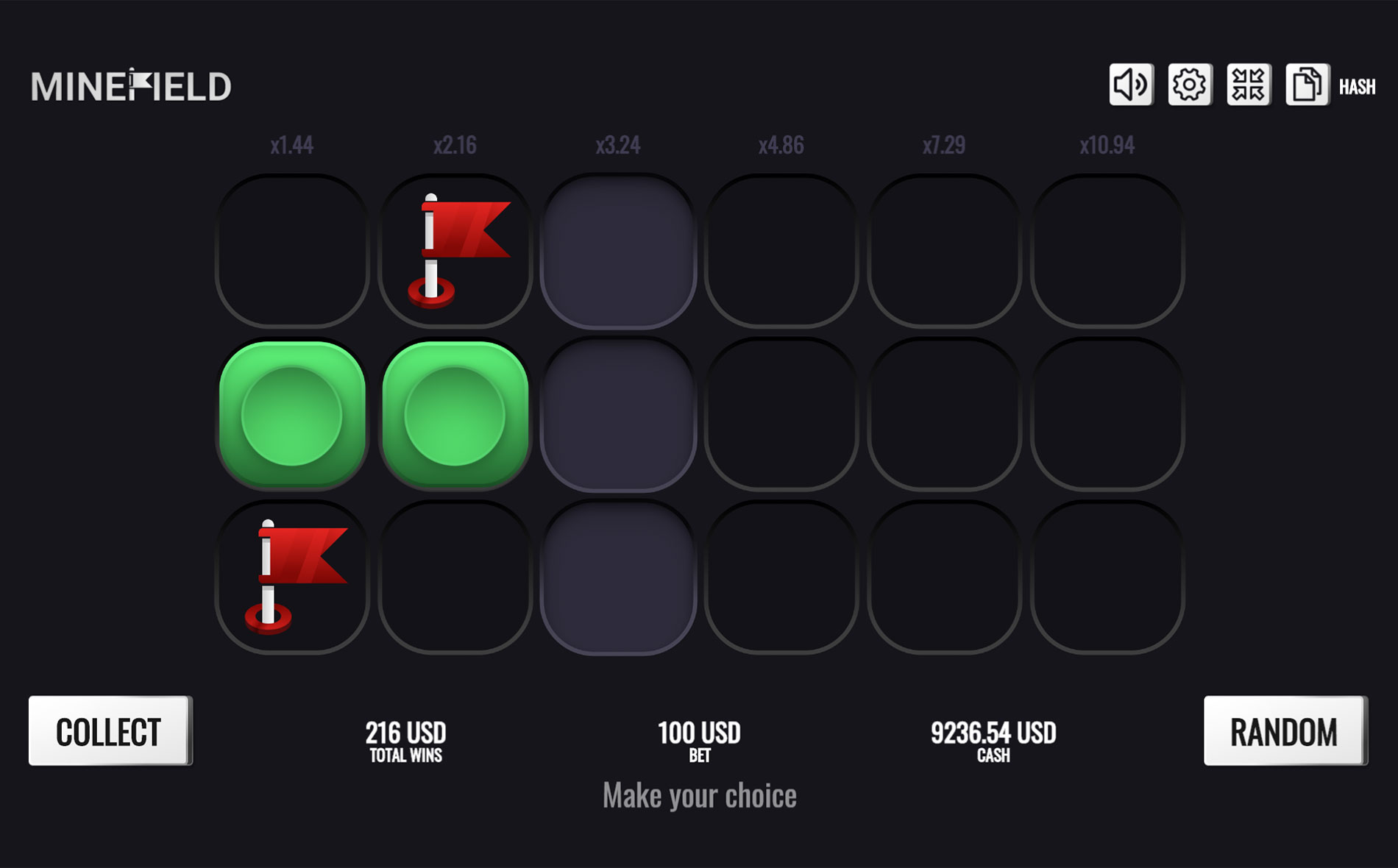Image resolution: width=1398 pixels, height=868 pixels.
Task: Toggle fullscreen mode
Action: [x=1249, y=85]
